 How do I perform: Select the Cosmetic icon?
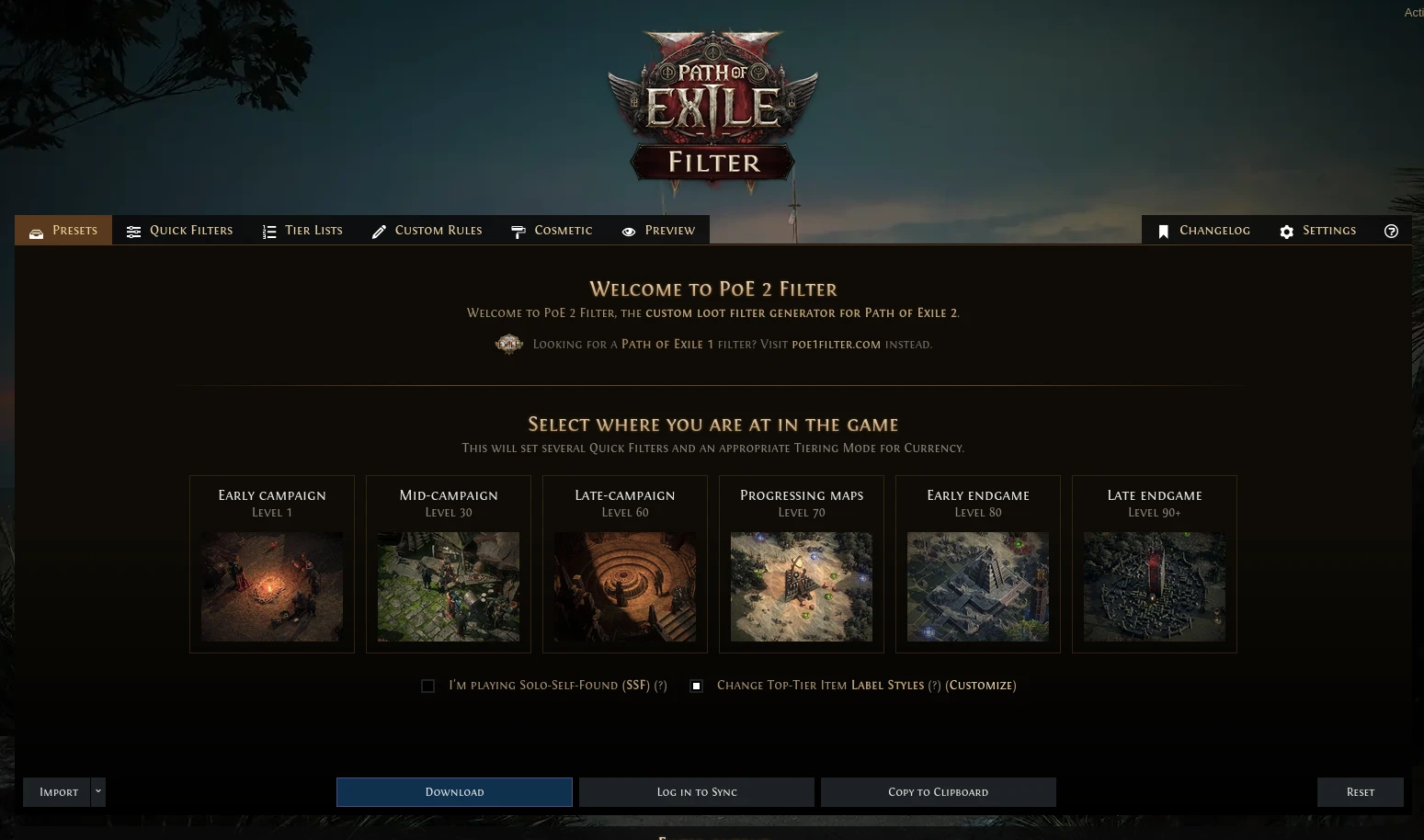[518, 231]
